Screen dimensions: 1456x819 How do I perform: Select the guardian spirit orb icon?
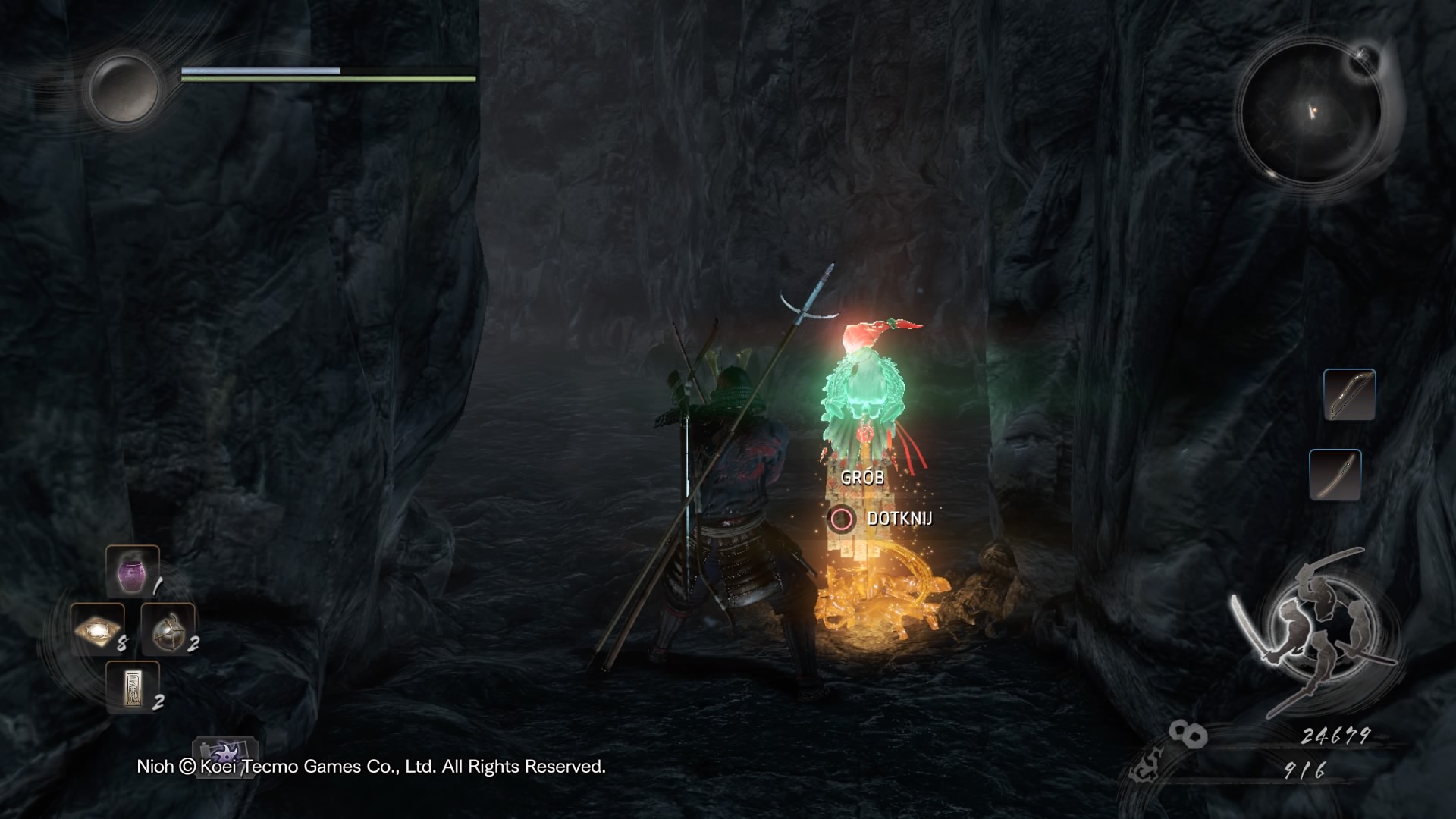pos(124,88)
